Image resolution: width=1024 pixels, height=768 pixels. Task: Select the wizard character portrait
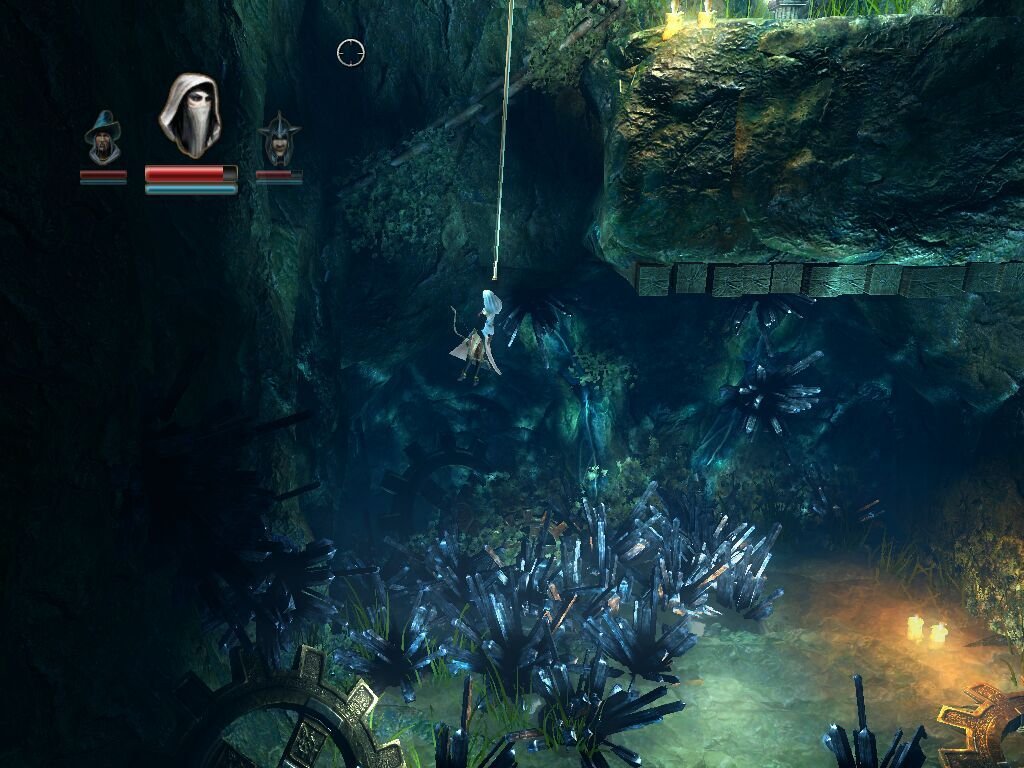pos(103,140)
